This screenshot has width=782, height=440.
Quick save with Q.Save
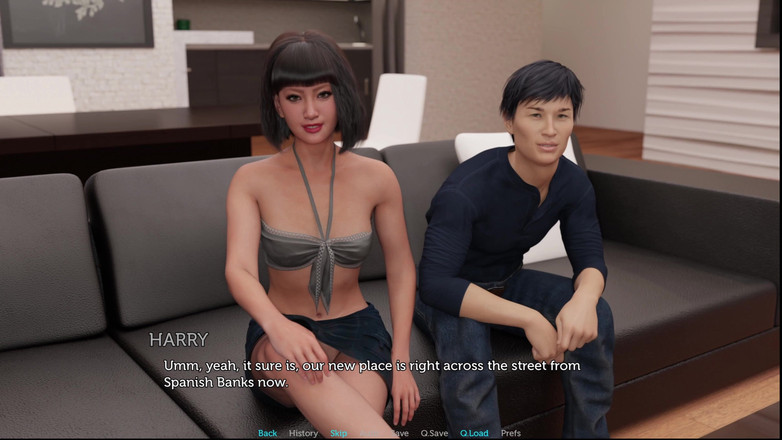click(x=434, y=433)
